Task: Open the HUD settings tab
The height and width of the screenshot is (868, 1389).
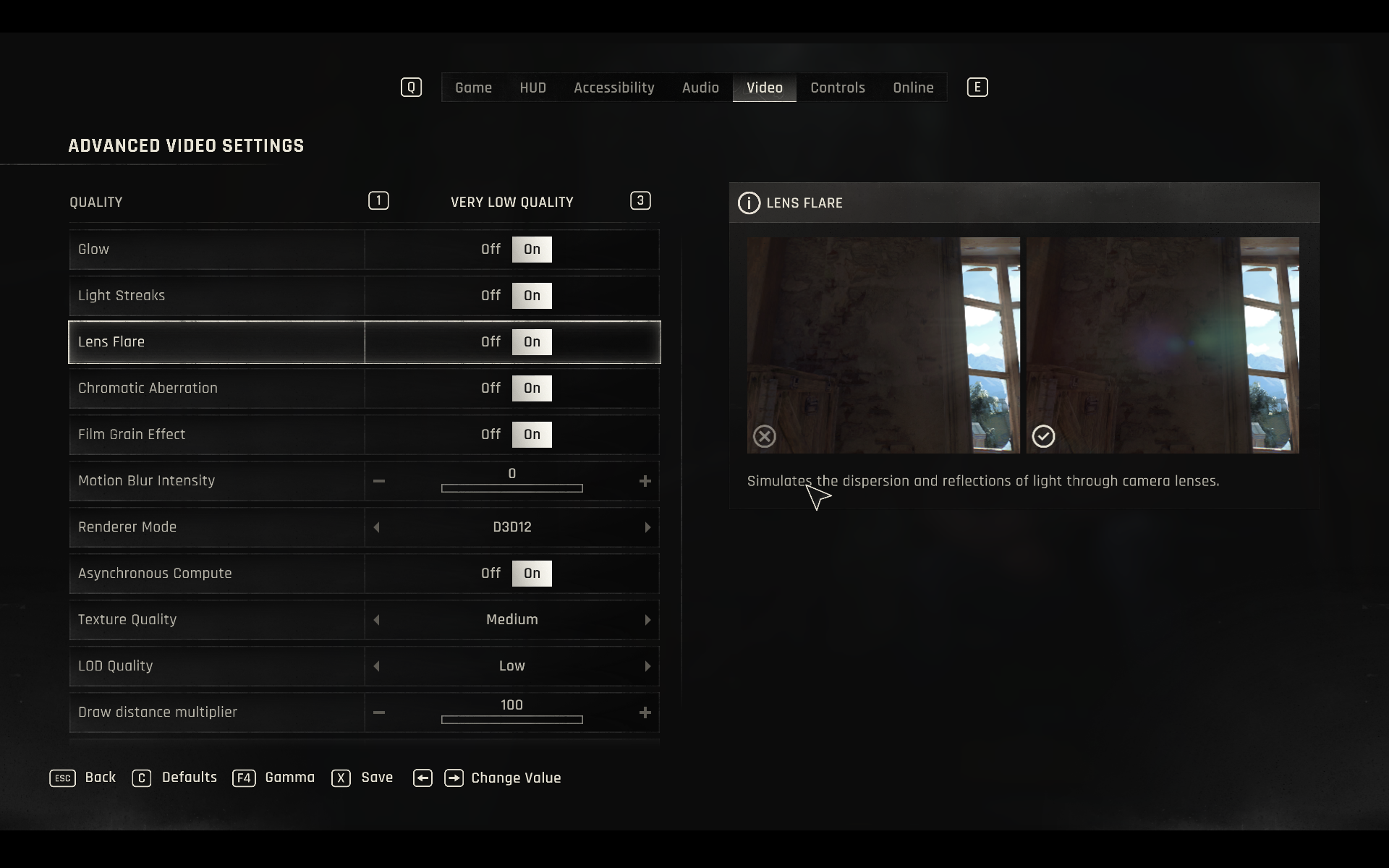Action: click(x=532, y=88)
